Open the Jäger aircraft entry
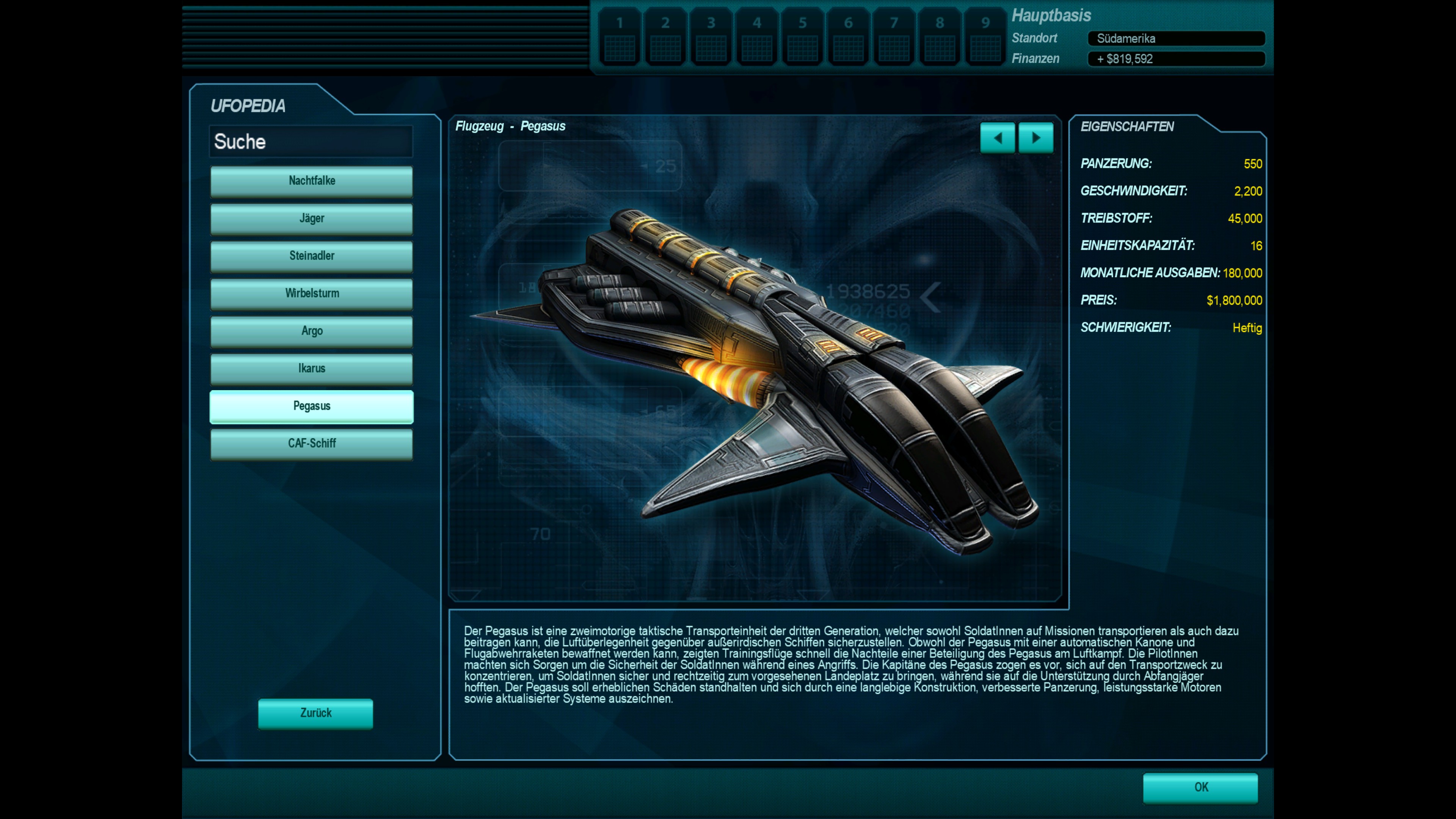 coord(311,218)
